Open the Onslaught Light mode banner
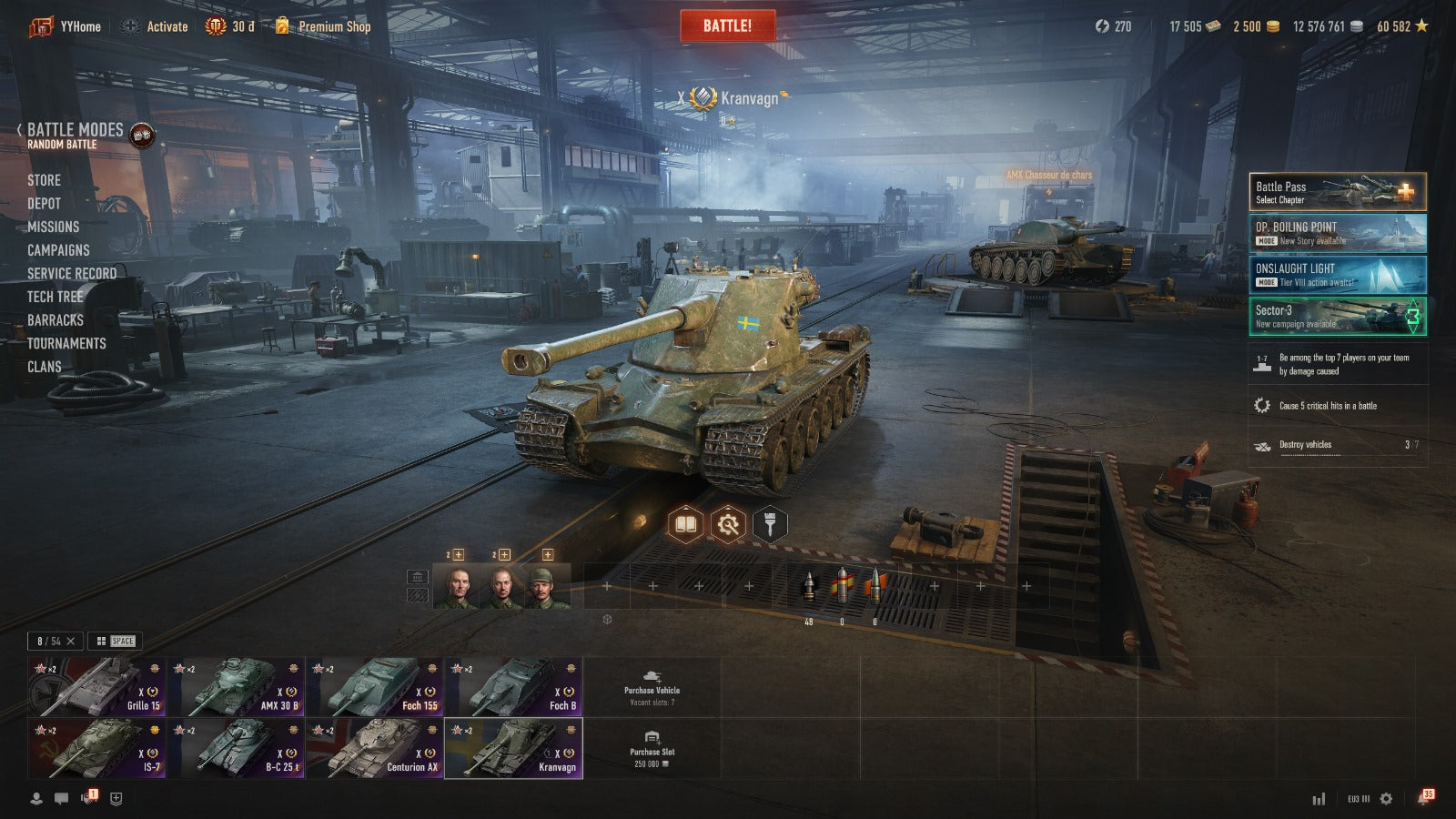The width and height of the screenshot is (1456, 819). point(1337,275)
